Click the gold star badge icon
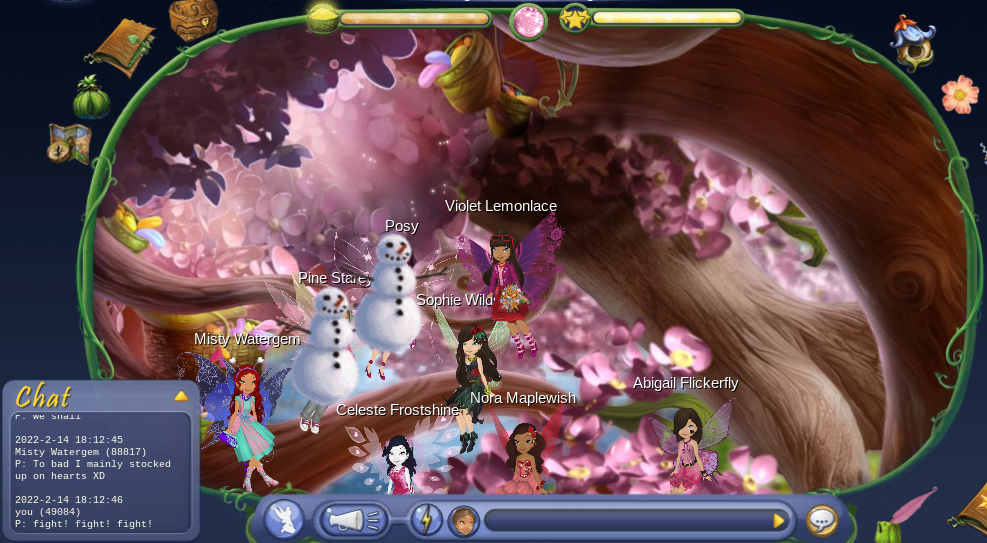This screenshot has width=987, height=543. pos(574,18)
